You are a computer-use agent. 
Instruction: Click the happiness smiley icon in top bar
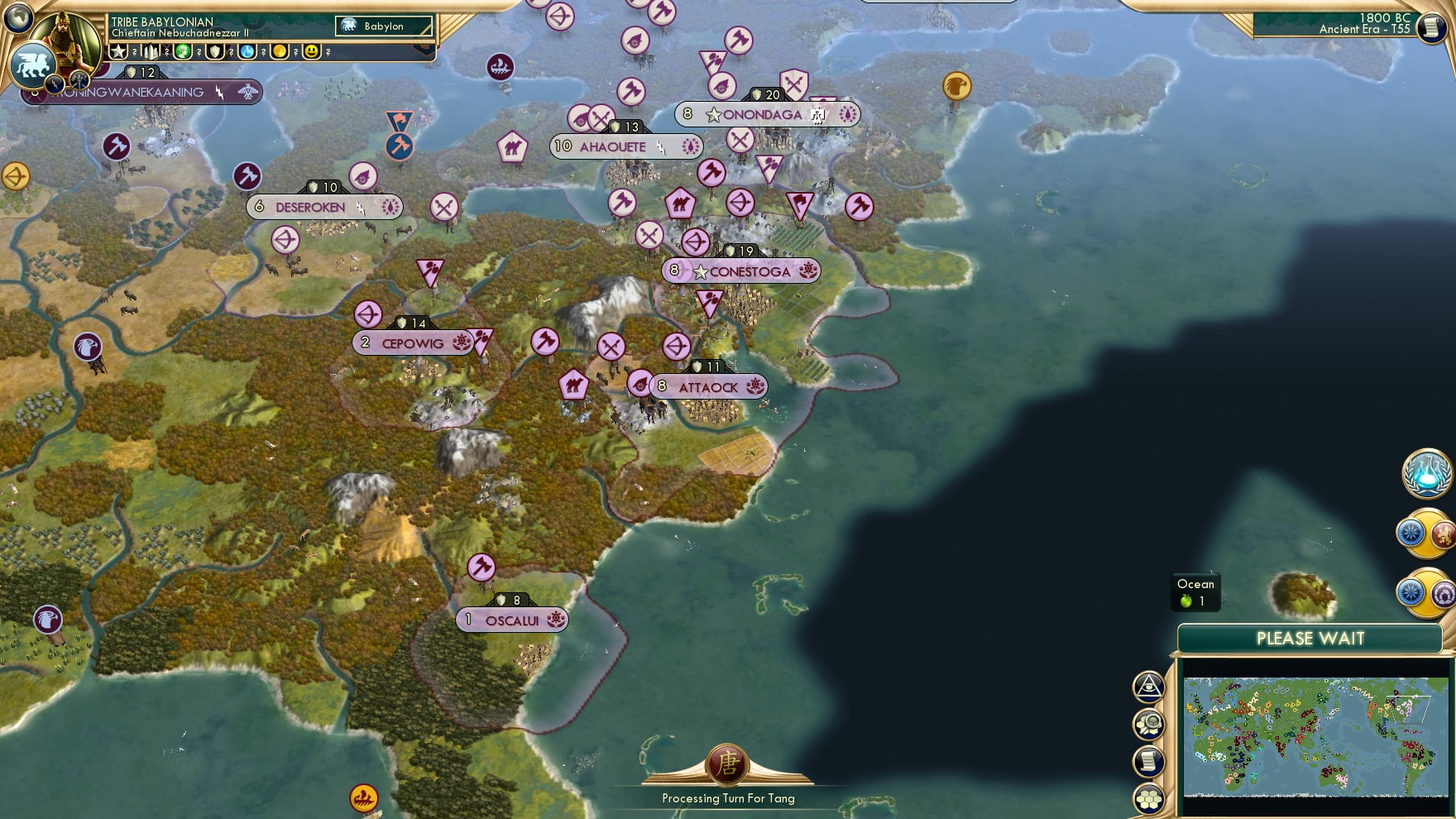tap(313, 51)
